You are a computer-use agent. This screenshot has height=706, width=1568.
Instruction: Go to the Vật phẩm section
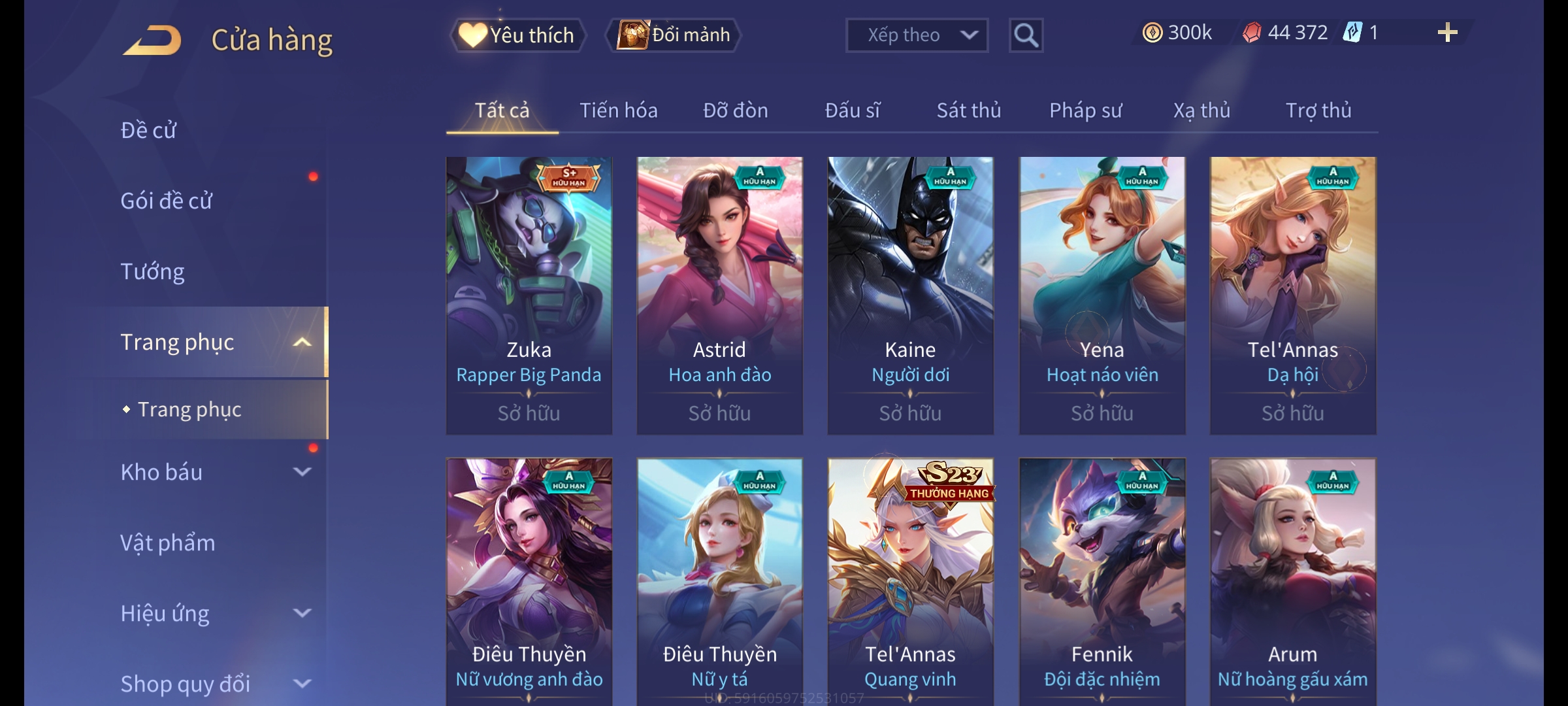168,543
